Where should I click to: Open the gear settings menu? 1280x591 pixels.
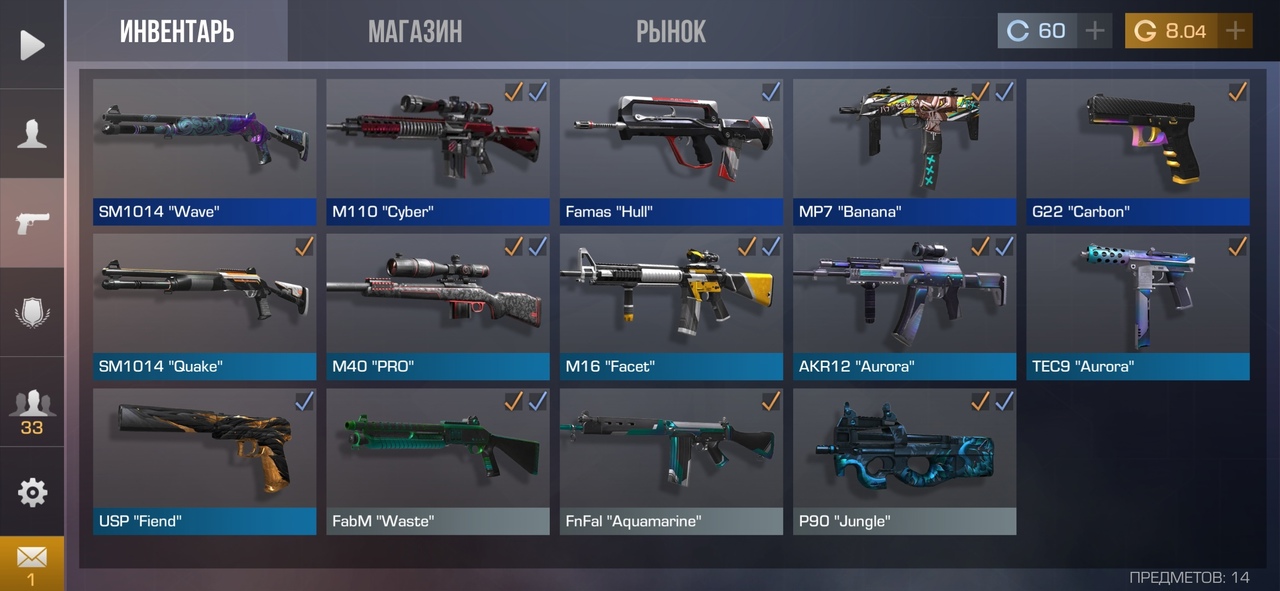pyautogui.click(x=32, y=492)
